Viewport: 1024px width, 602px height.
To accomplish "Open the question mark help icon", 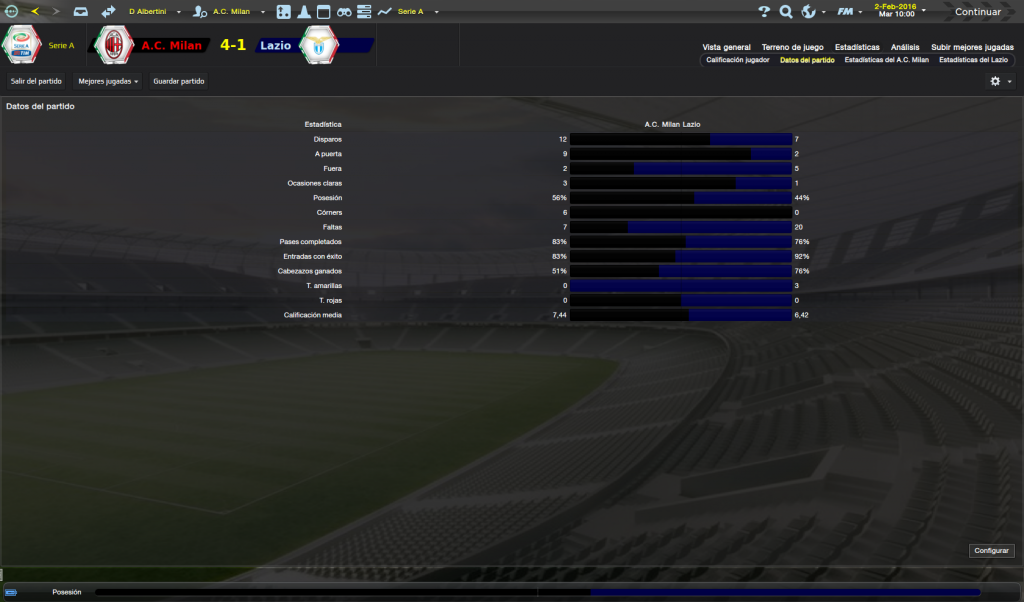I will 764,12.
